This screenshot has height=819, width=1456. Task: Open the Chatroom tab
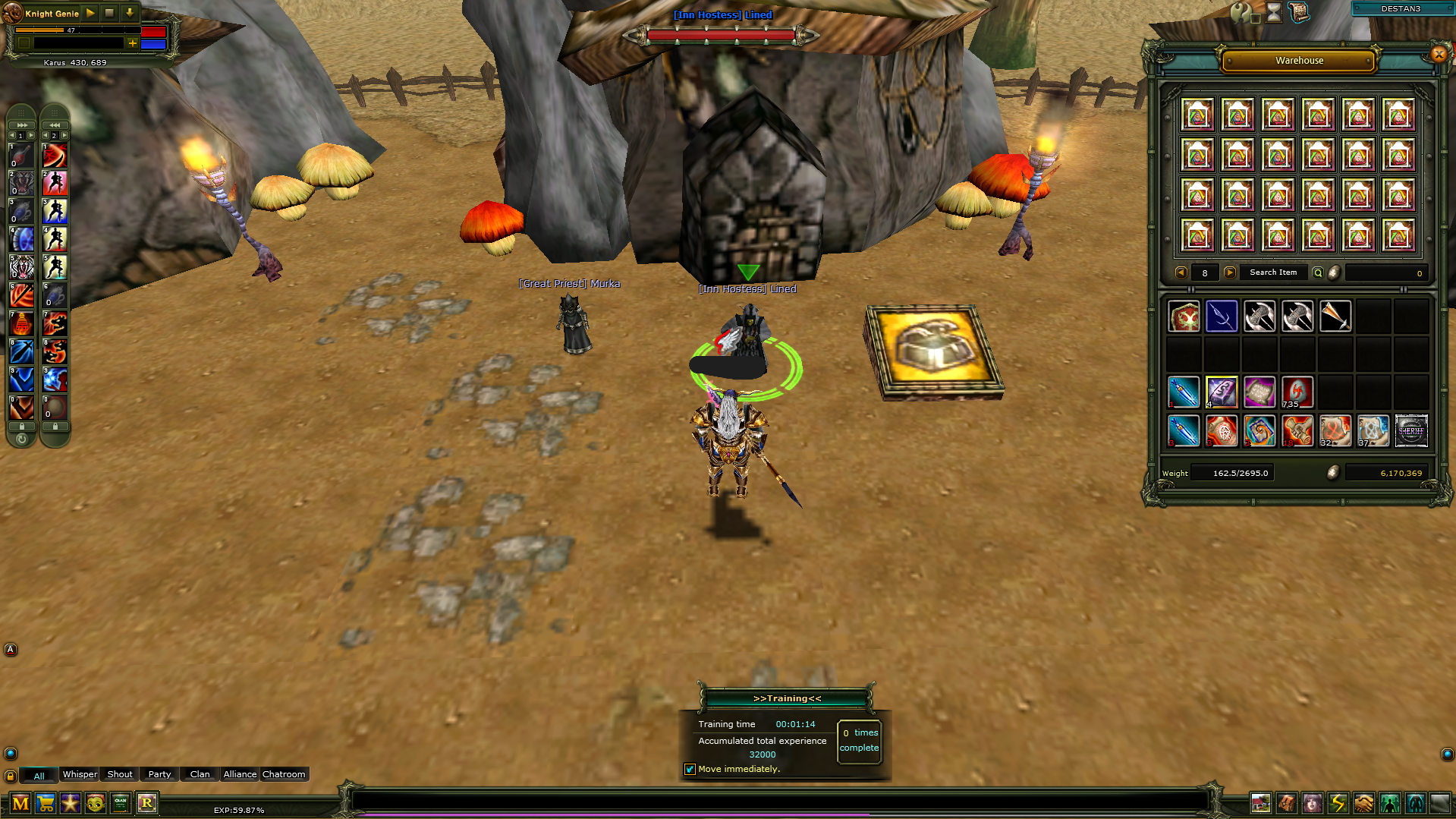click(x=284, y=774)
